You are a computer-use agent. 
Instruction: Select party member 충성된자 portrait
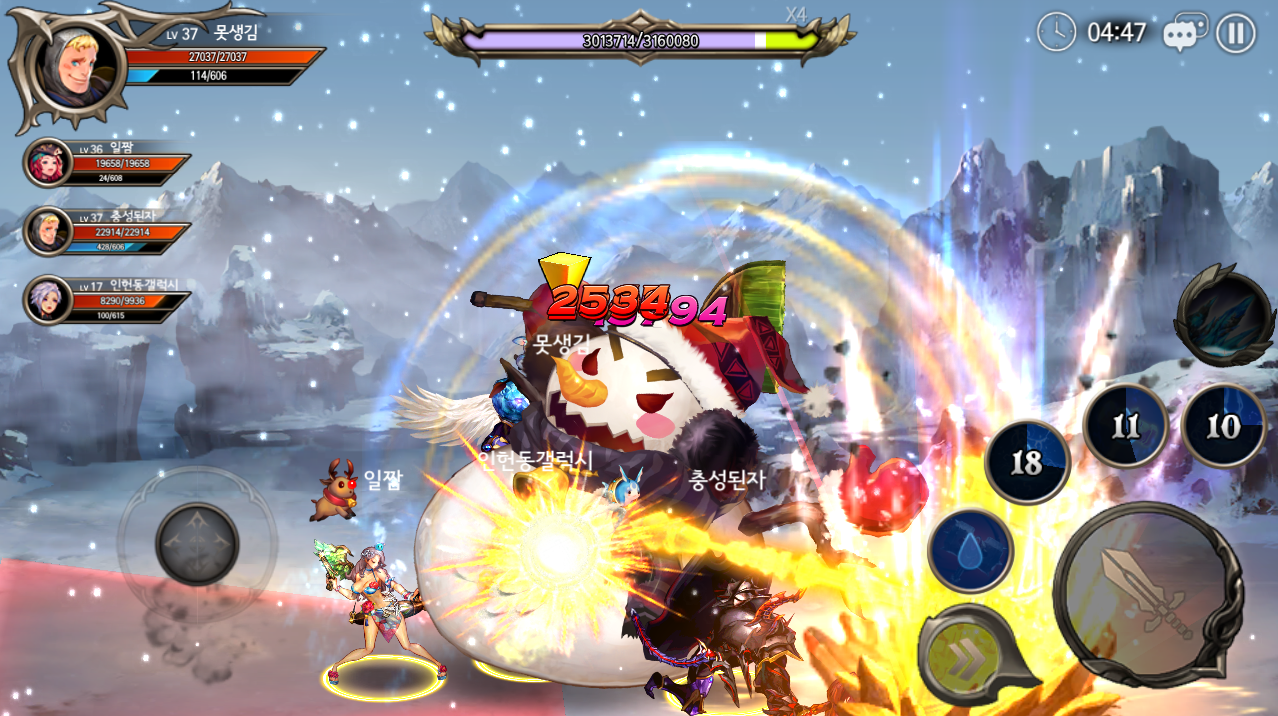click(x=48, y=231)
